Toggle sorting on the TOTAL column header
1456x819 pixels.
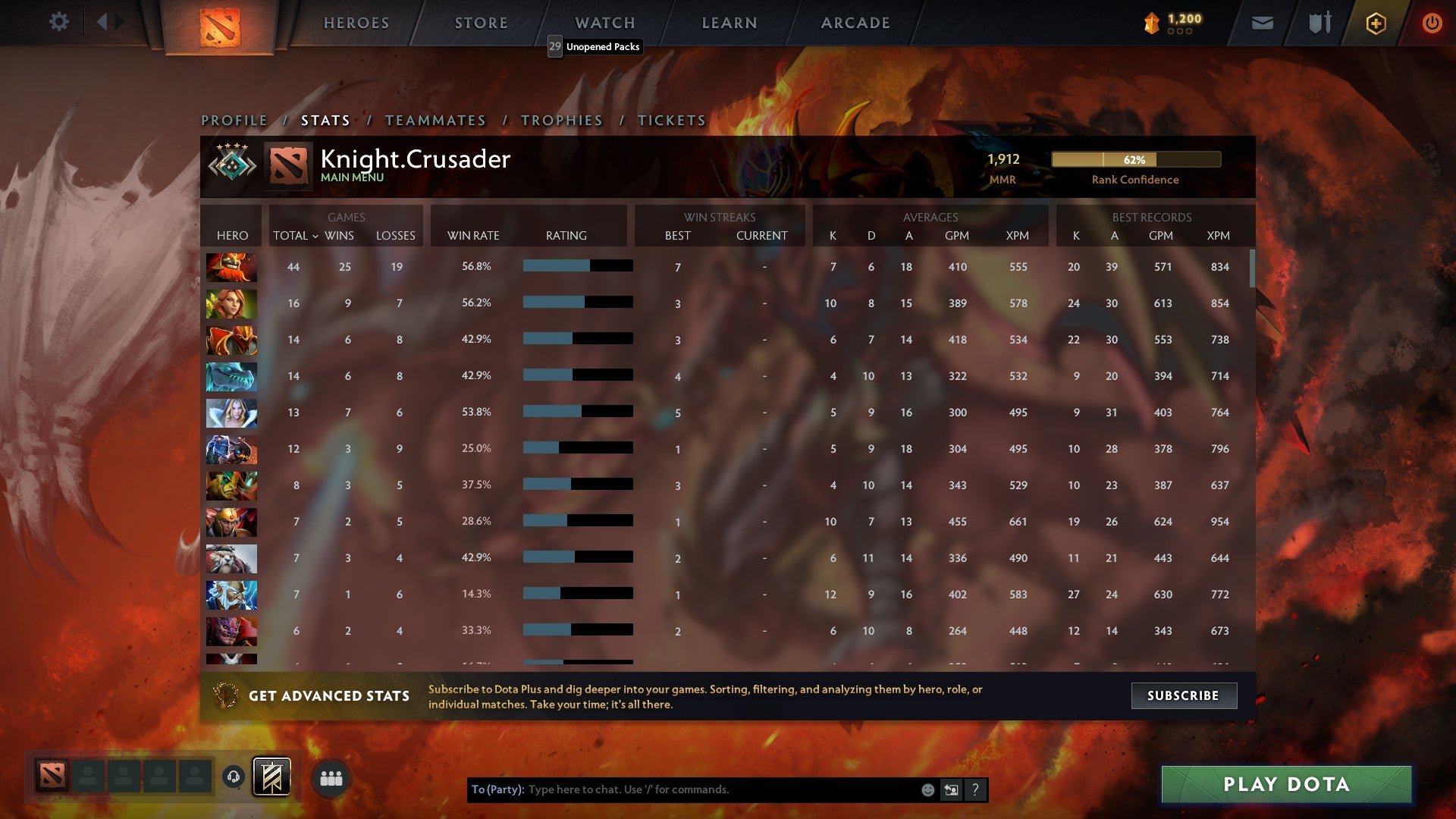294,236
